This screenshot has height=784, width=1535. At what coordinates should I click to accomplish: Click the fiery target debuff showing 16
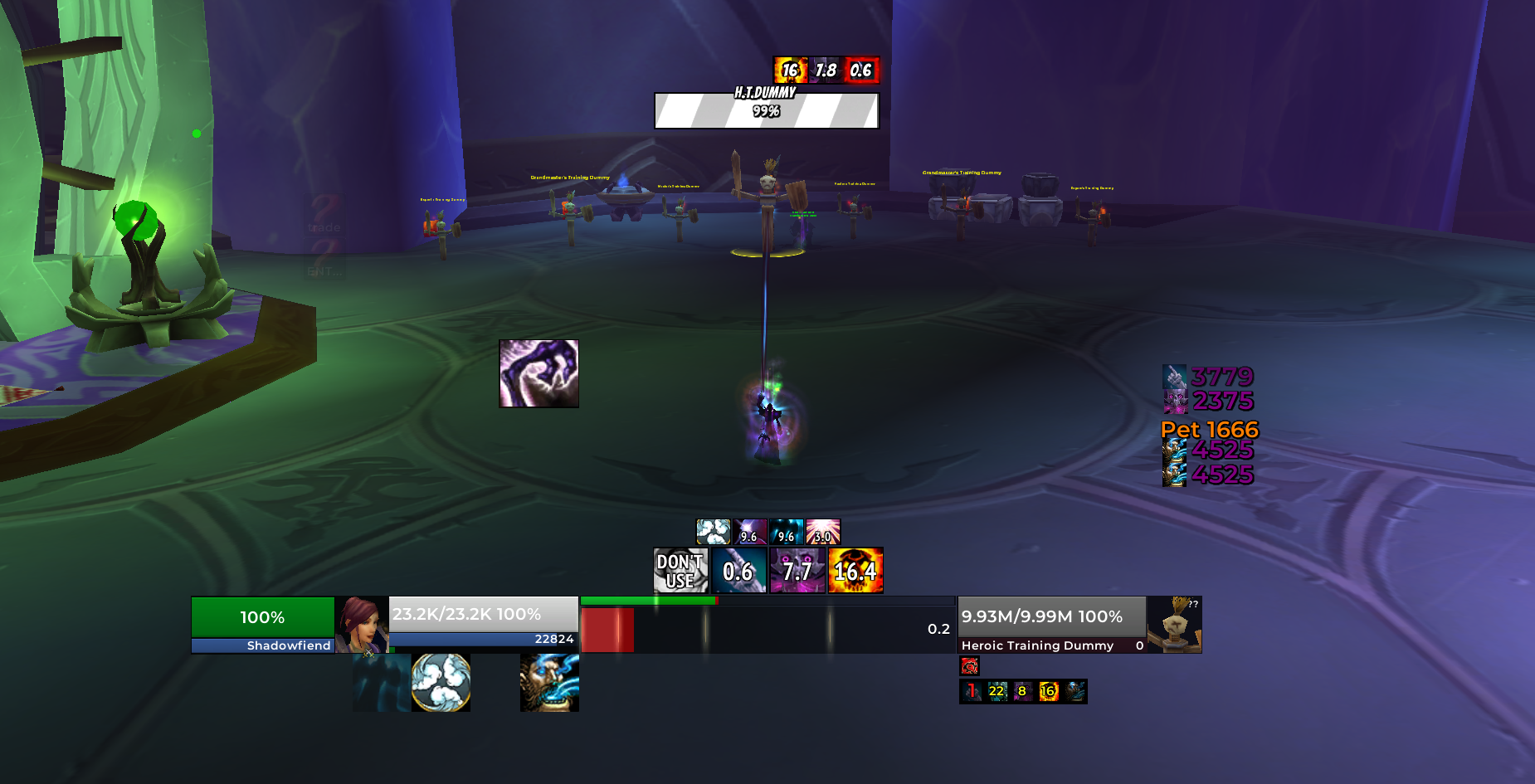1049,691
